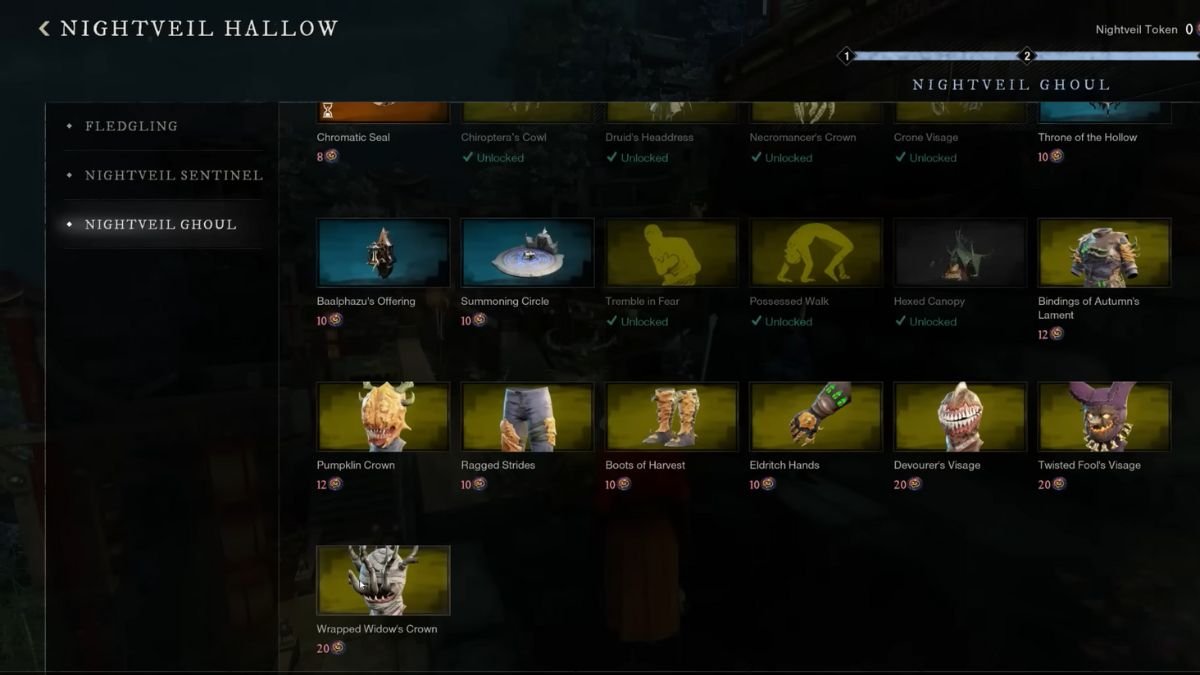Pick Bindings of Autumn's Lament chestpiece

[x=1104, y=253]
